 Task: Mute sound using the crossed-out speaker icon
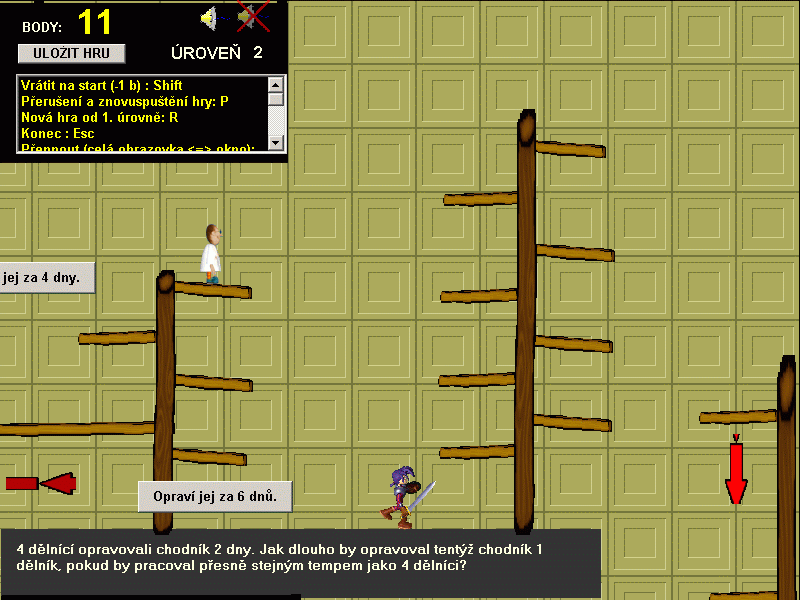(252, 17)
